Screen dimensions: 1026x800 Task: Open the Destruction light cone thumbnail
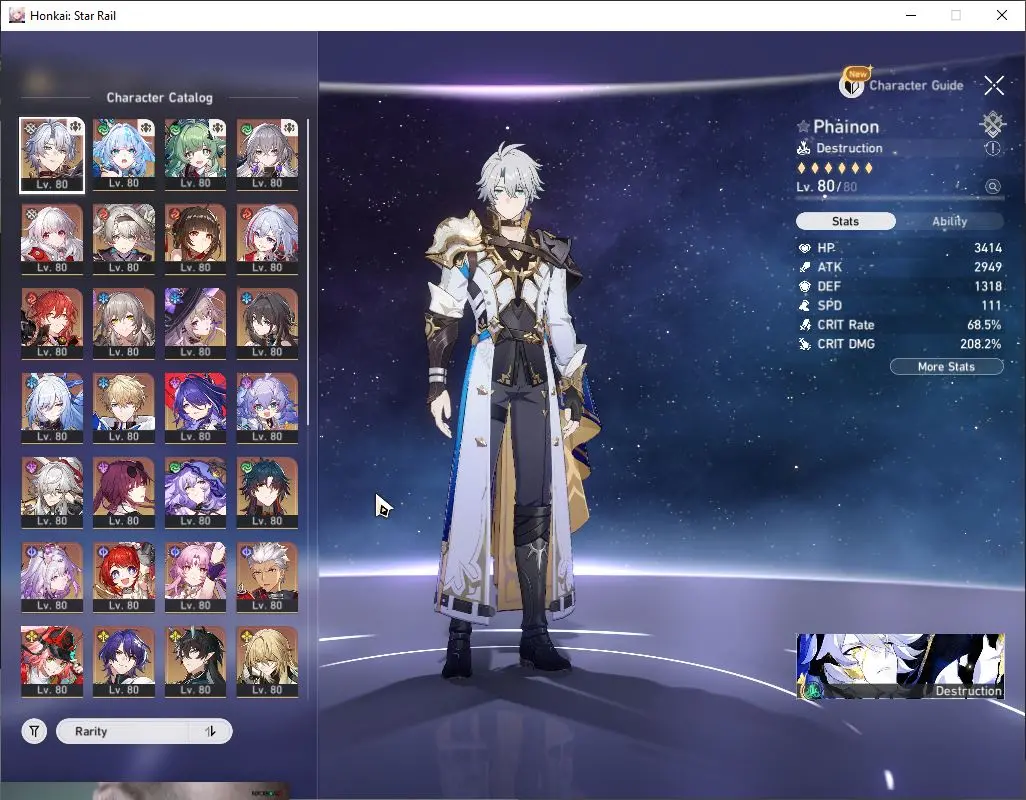point(900,666)
